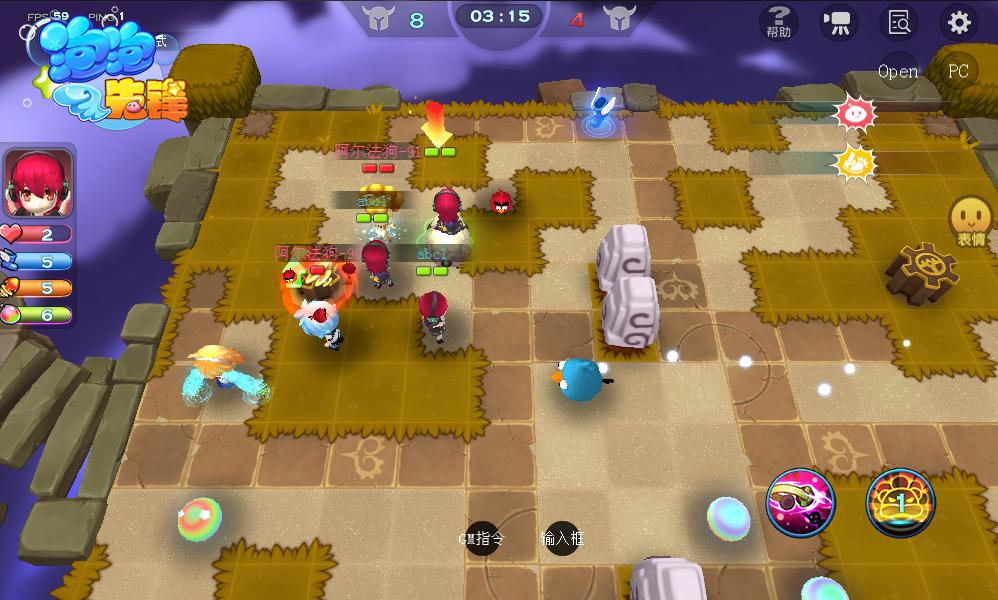
Task: Open the GM指令 command panel
Action: tap(485, 538)
